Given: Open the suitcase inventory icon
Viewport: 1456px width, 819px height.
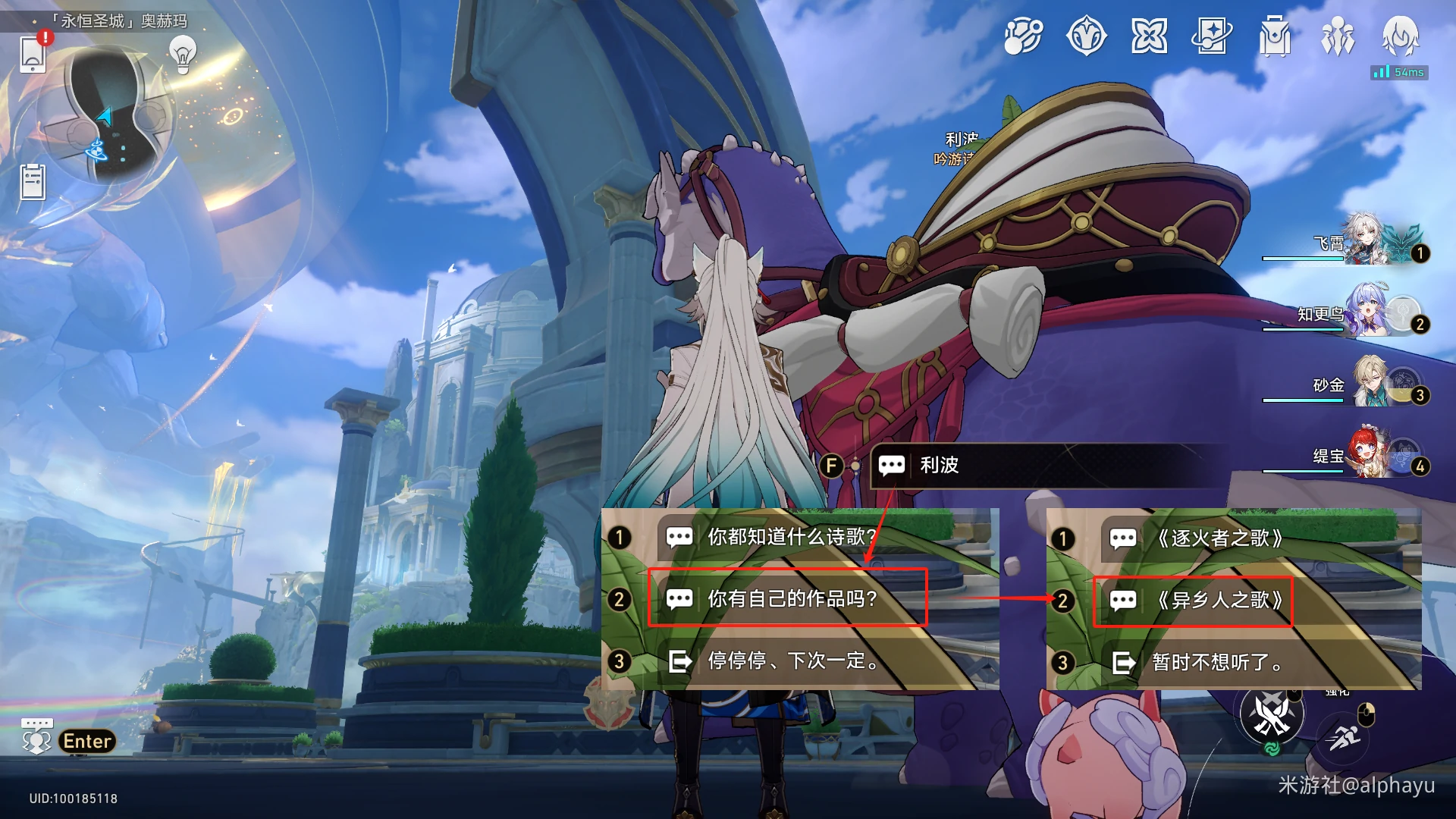Looking at the screenshot, I should [x=1275, y=36].
